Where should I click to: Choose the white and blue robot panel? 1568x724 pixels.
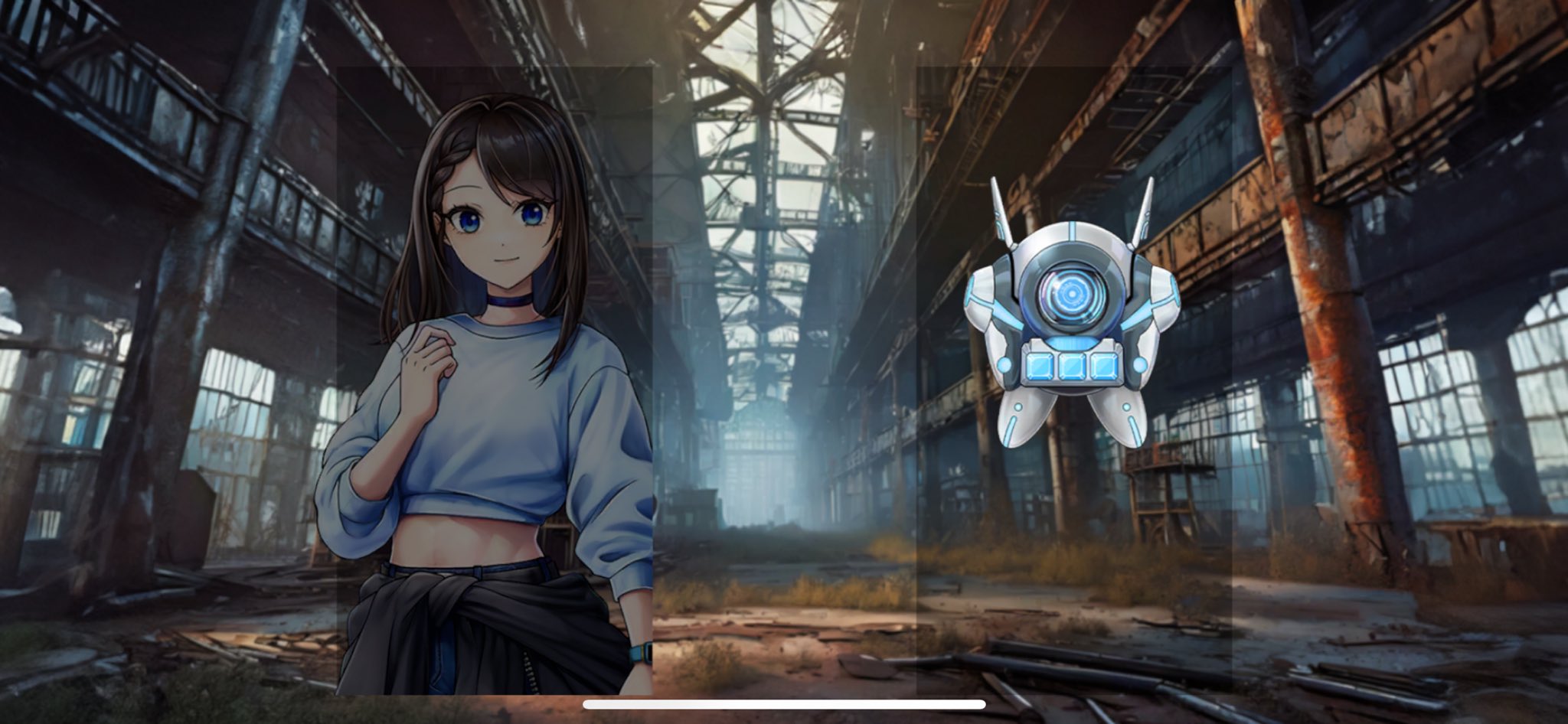coord(1073,380)
